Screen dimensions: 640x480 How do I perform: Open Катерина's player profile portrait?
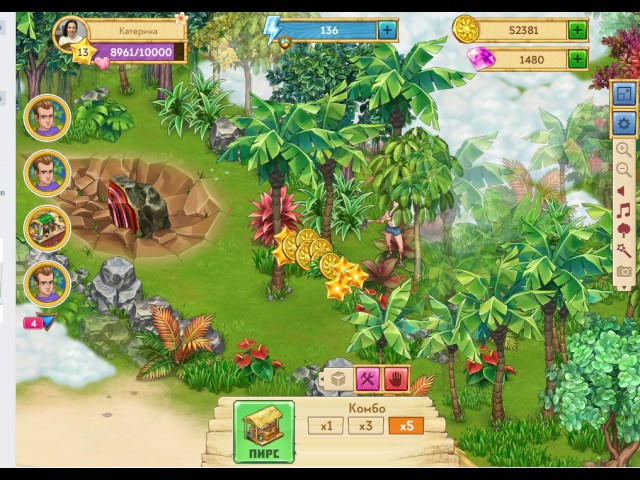(69, 34)
